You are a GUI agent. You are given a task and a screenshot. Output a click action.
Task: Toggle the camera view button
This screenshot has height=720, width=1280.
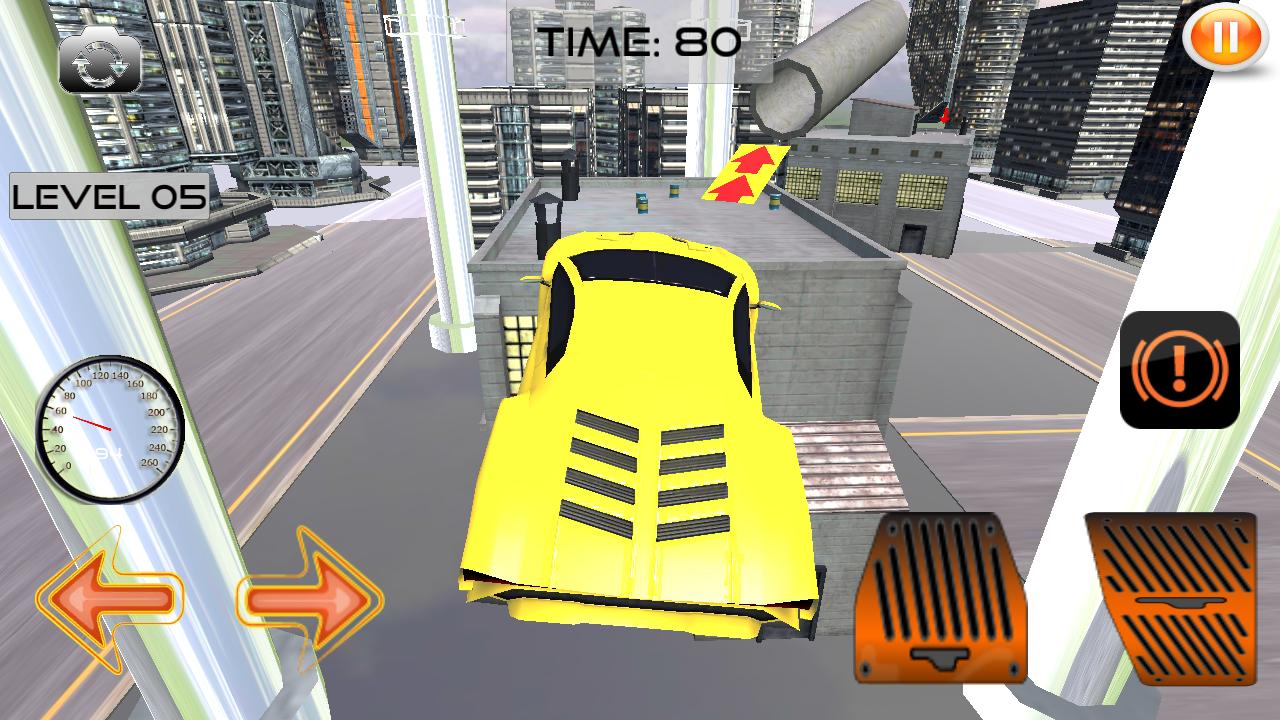(100, 63)
